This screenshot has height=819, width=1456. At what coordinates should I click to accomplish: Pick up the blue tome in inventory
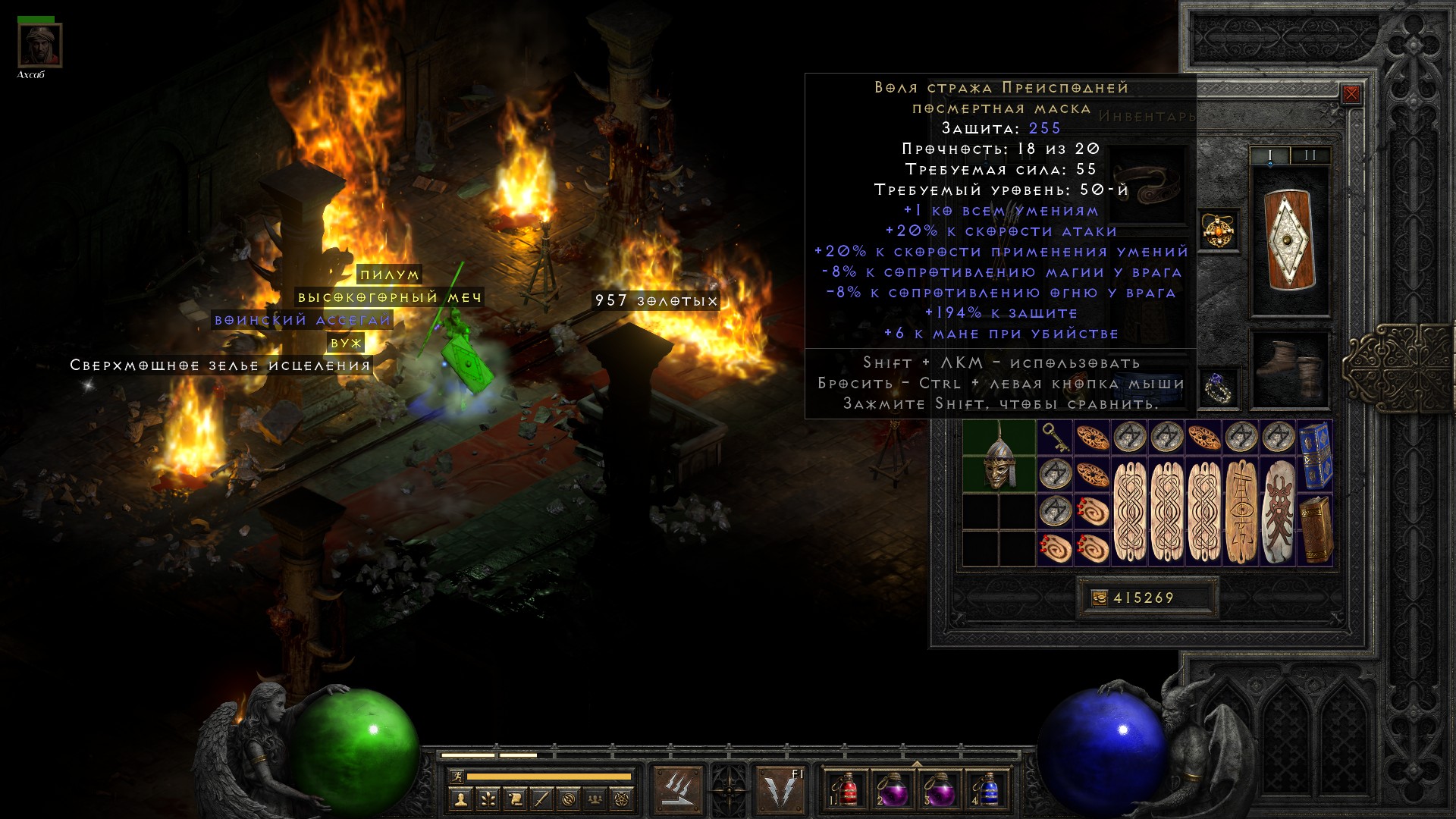tap(1316, 455)
